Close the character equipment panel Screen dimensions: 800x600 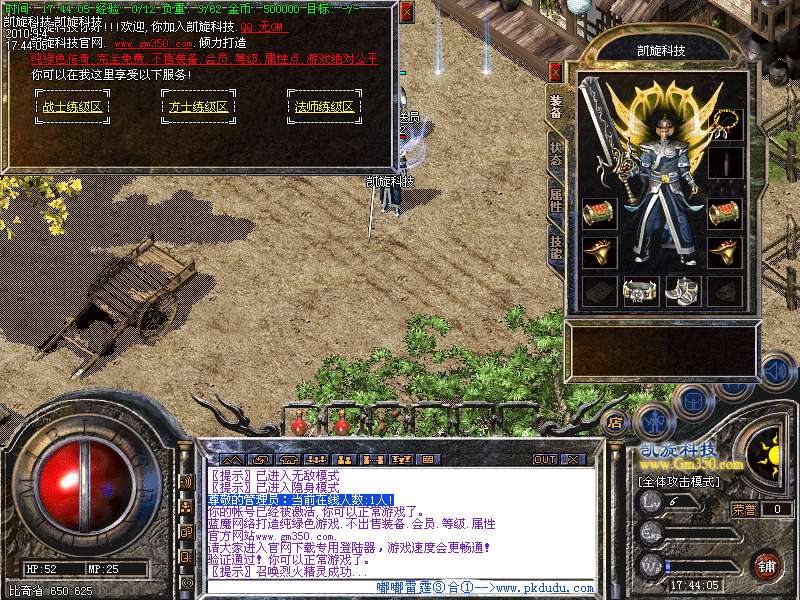pos(556,72)
